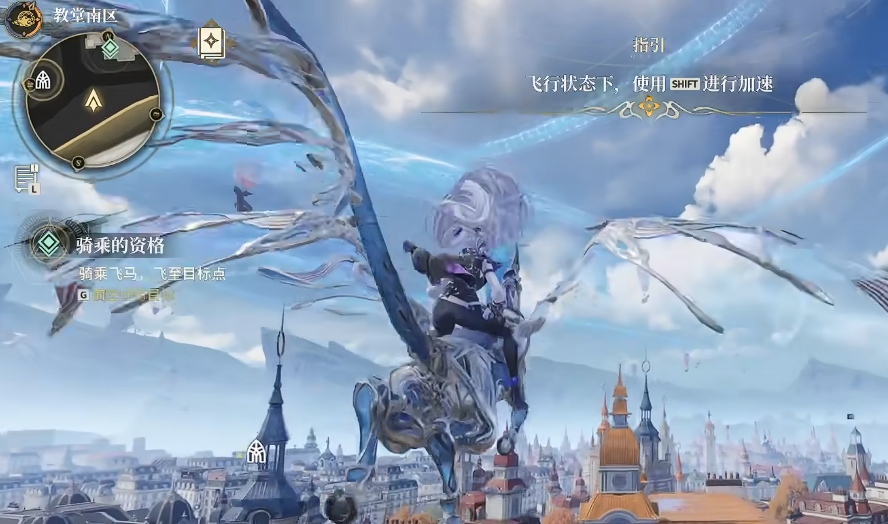This screenshot has height=524, width=888.
Task: Open the circular minimap
Action: 92,100
